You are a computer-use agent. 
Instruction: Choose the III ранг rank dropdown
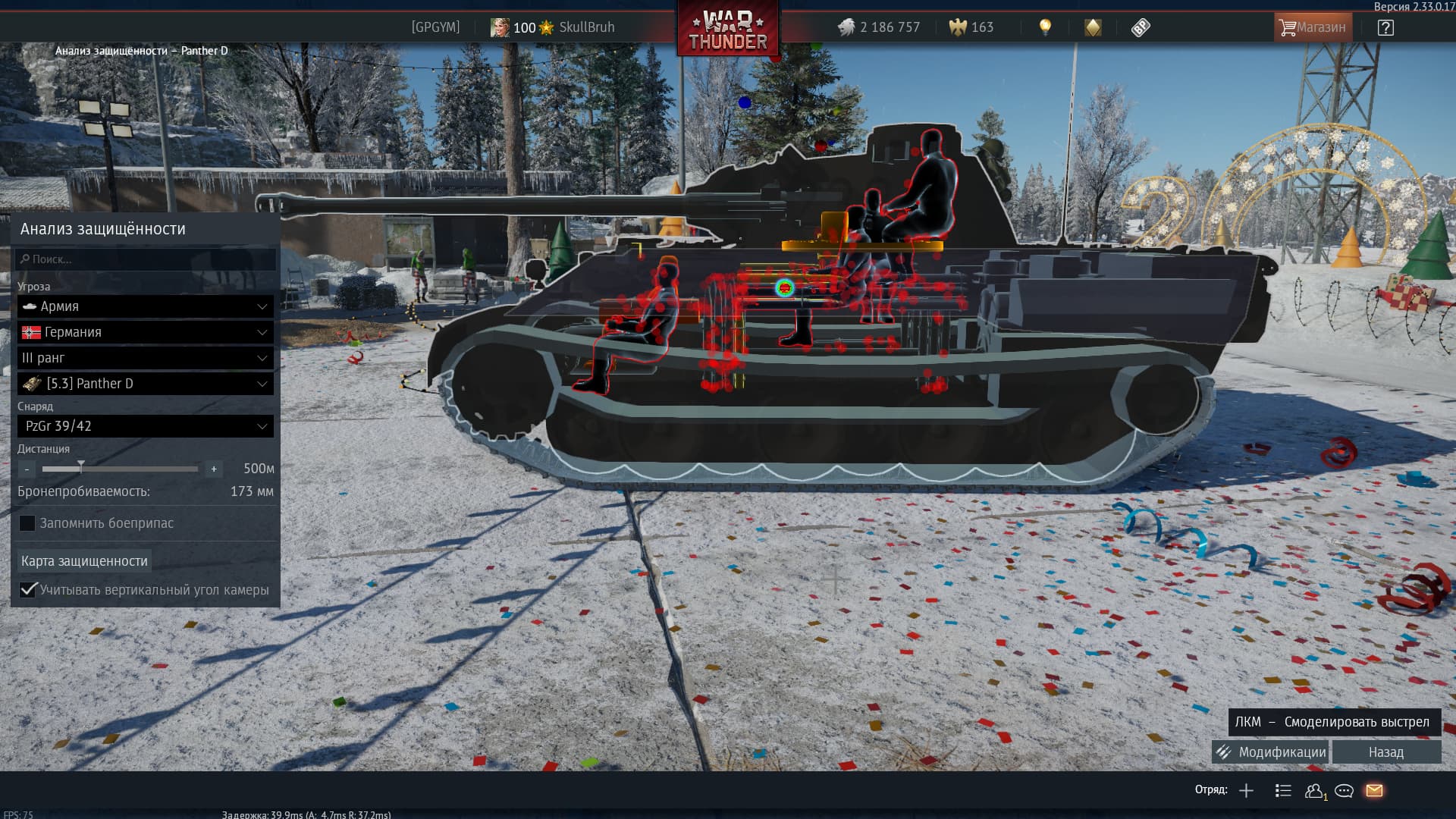(146, 358)
